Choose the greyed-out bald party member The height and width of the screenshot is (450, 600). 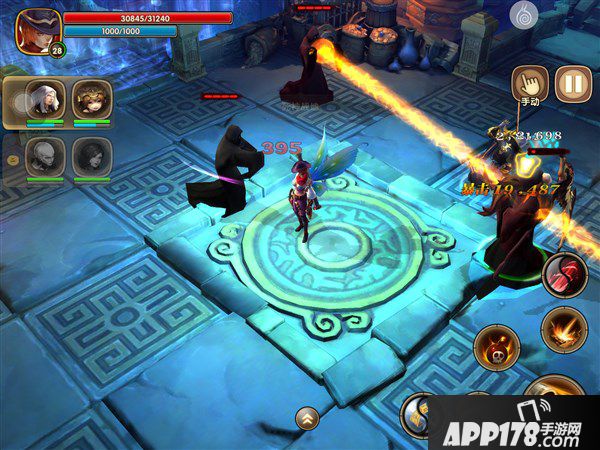pyautogui.click(x=46, y=155)
